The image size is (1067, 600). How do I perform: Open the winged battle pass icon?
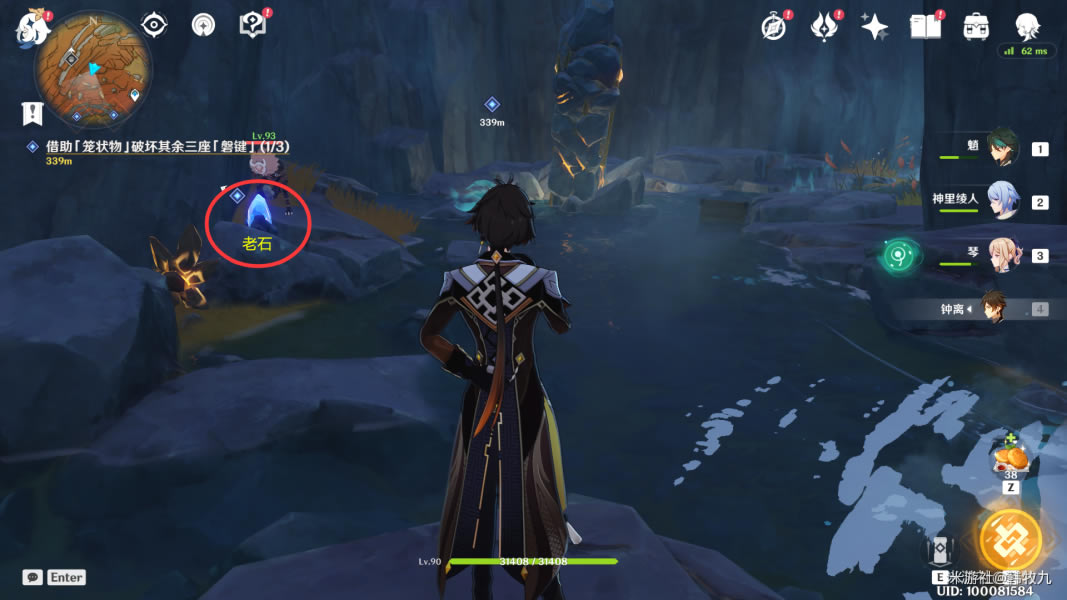[824, 27]
